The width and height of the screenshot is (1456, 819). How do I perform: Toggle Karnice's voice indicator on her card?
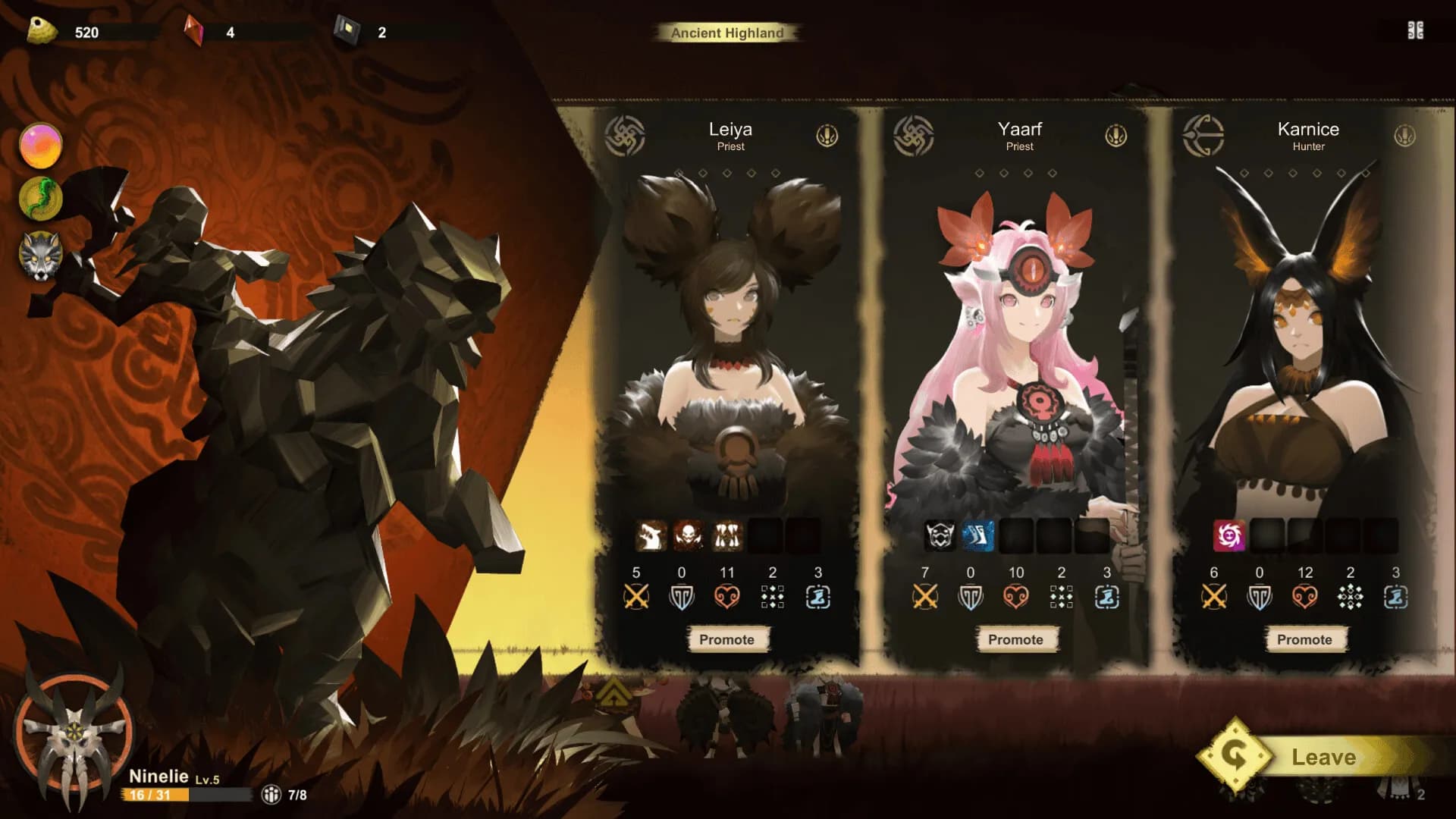pyautogui.click(x=1406, y=136)
